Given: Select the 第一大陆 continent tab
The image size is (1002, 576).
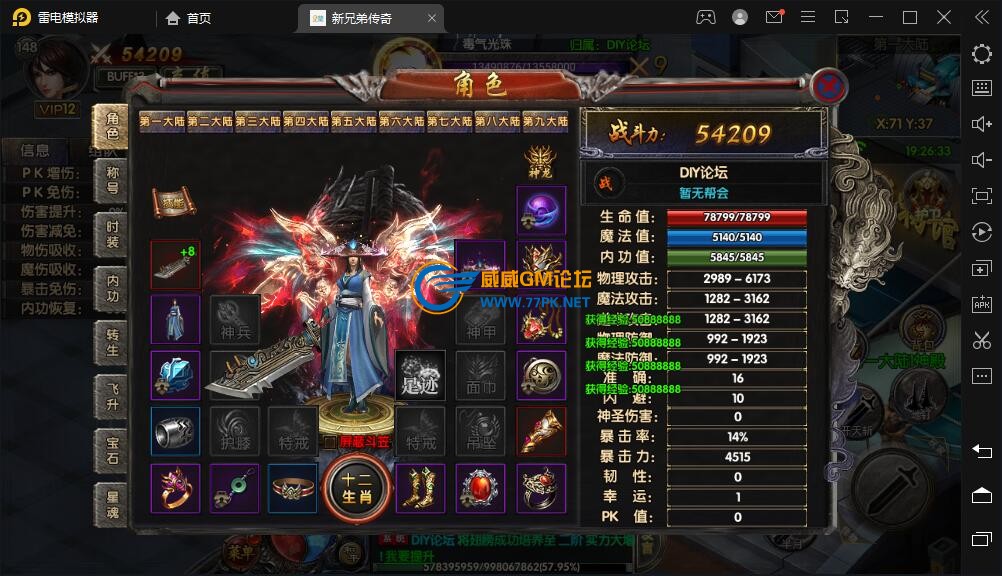Looking at the screenshot, I should coord(162,121).
